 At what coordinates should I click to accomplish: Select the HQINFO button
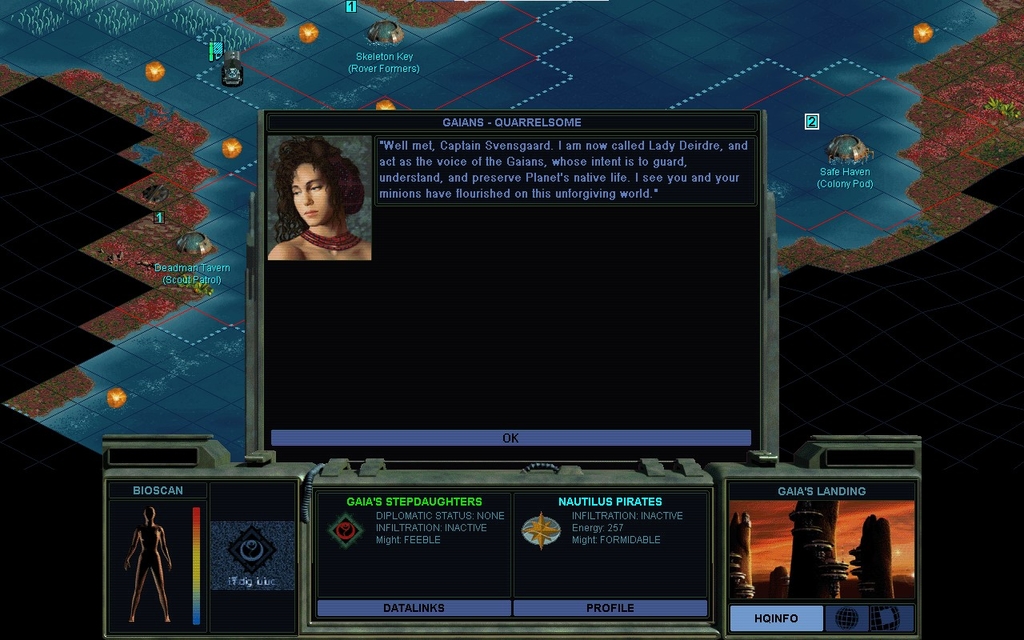[x=776, y=618]
